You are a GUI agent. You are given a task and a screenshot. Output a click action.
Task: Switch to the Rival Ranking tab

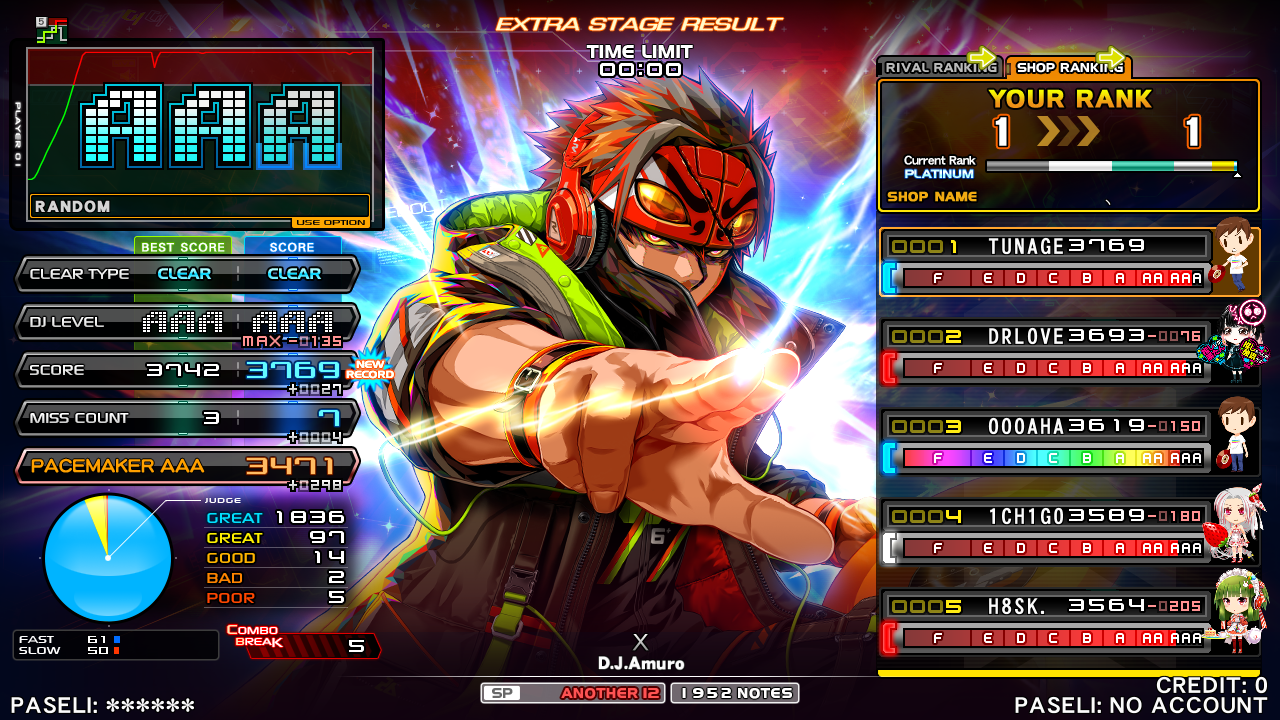click(x=939, y=67)
